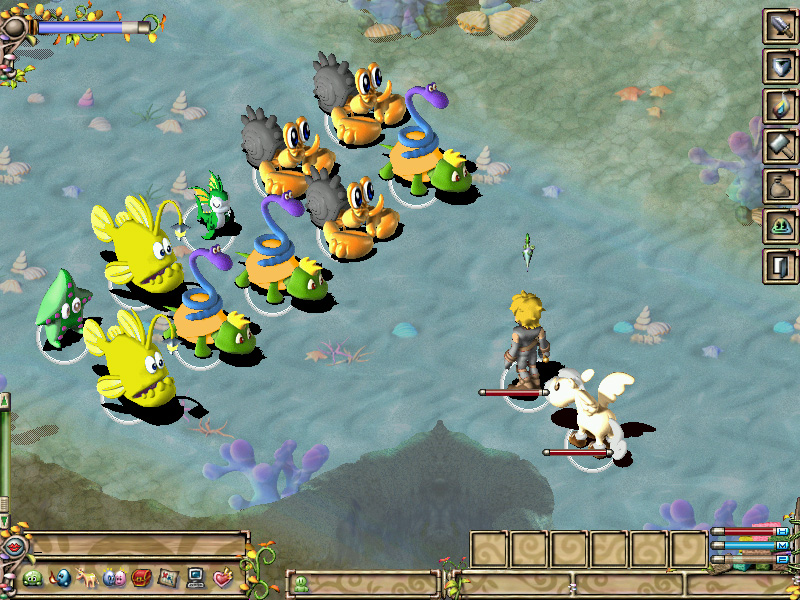Click the hammer command icon
The width and height of the screenshot is (800, 600).
click(779, 146)
